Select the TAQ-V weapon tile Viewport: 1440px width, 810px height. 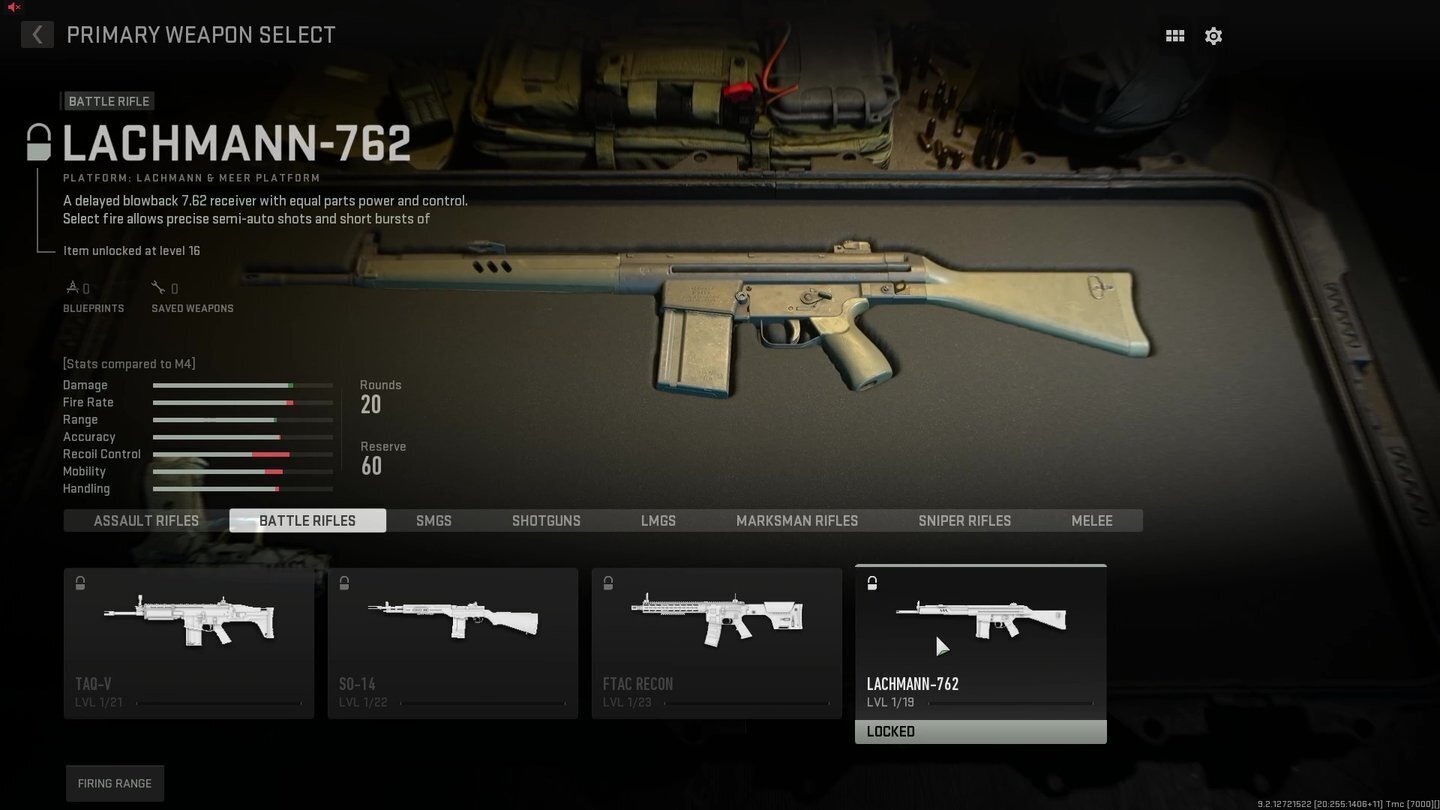(189, 643)
